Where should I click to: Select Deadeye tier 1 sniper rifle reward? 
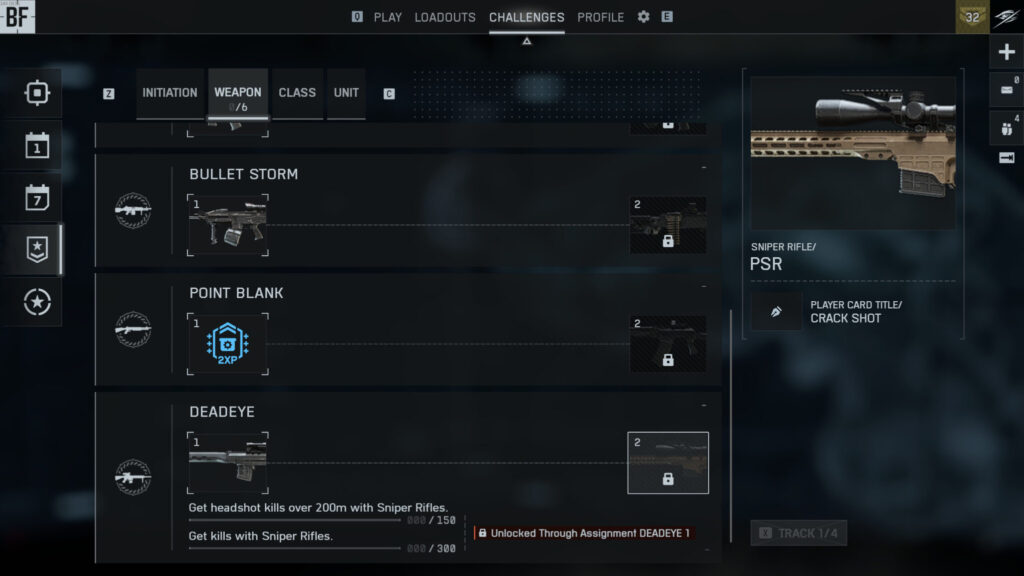click(x=228, y=463)
